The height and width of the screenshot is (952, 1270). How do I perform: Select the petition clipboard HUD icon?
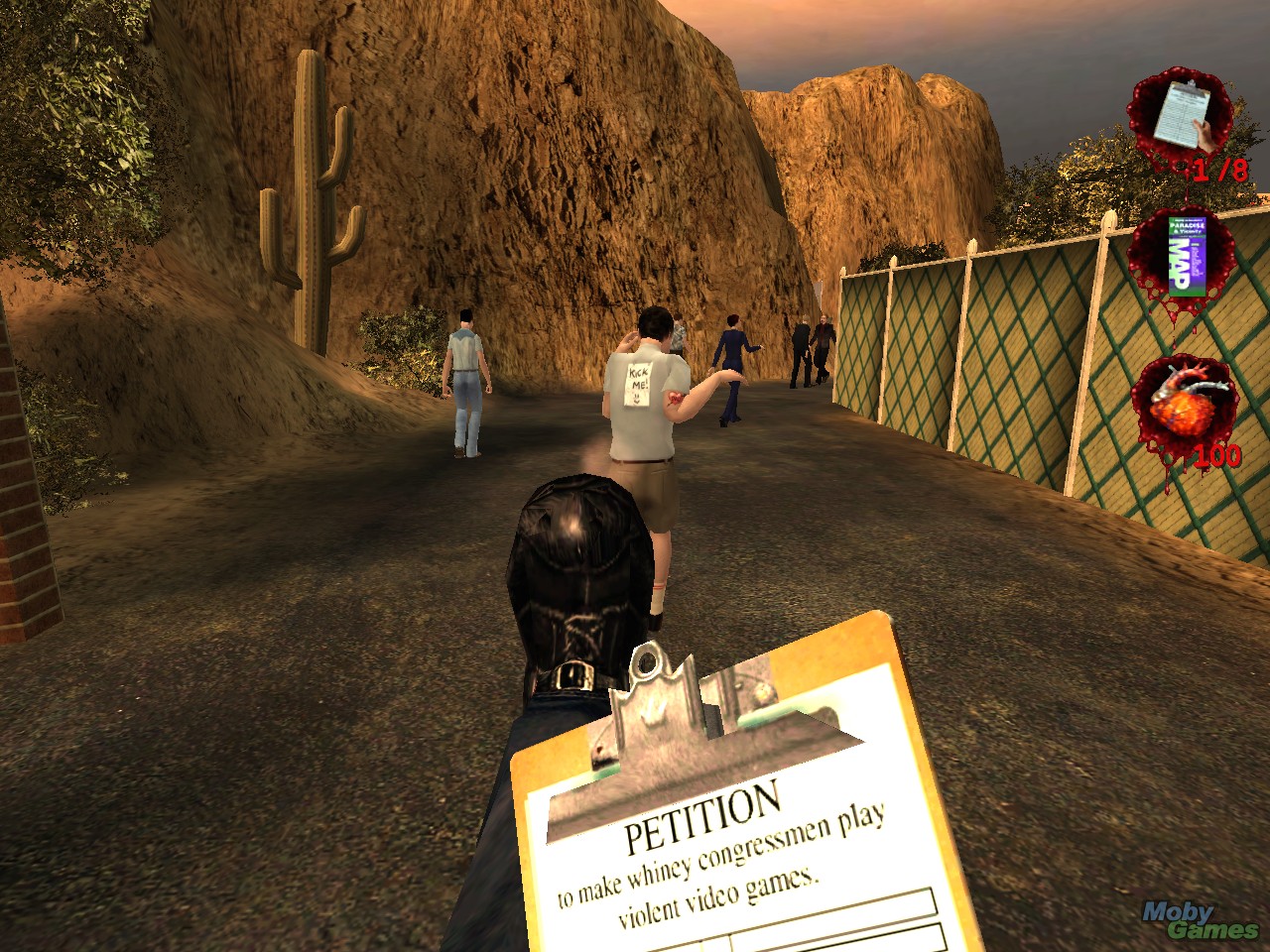tap(1180, 115)
